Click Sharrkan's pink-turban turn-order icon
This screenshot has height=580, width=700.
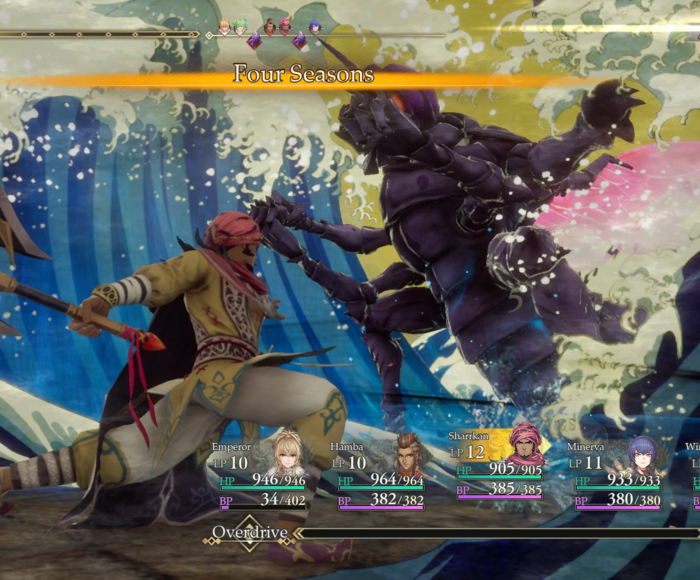pos(285,27)
